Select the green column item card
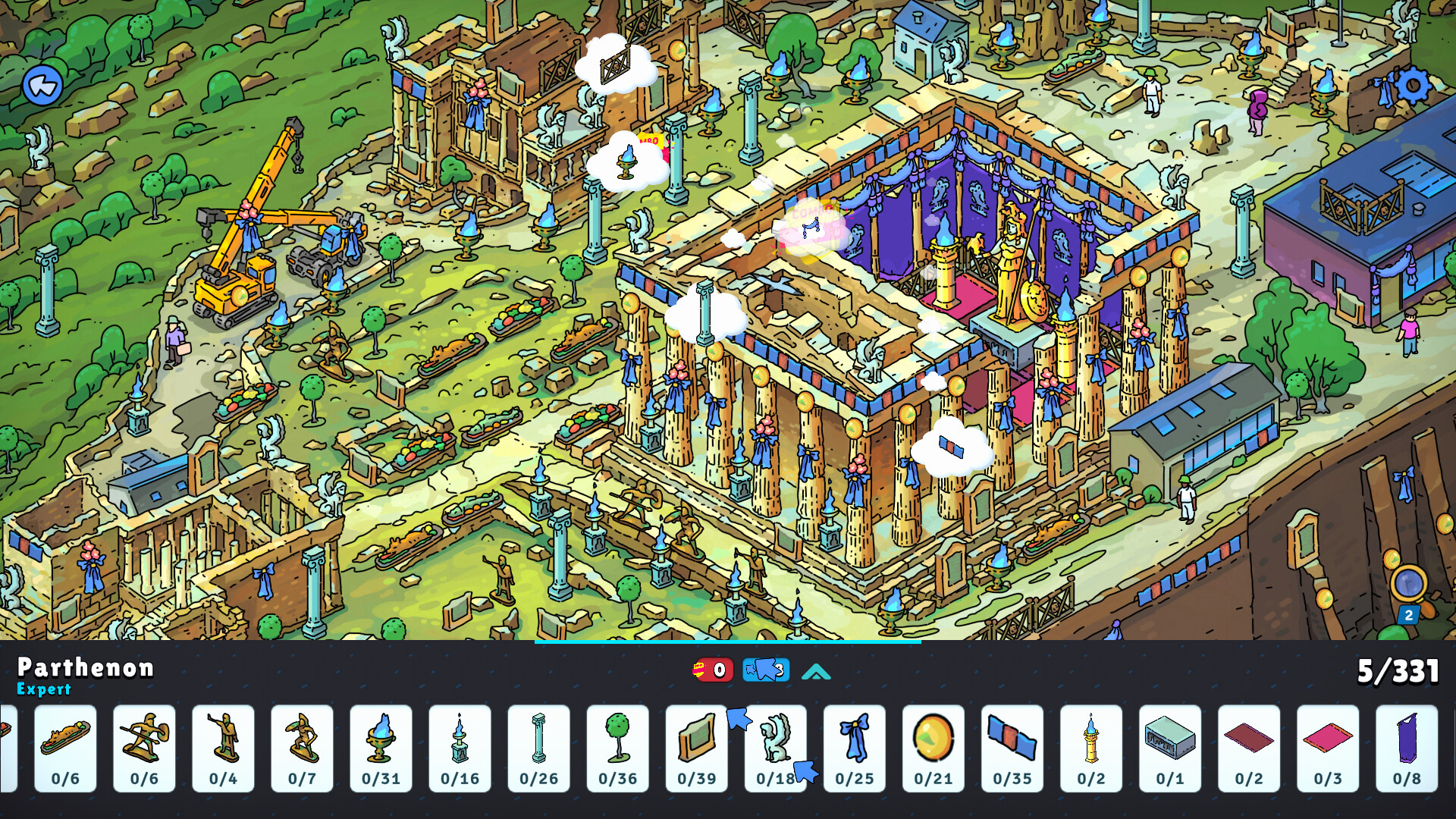The height and width of the screenshot is (819, 1456). [x=539, y=747]
